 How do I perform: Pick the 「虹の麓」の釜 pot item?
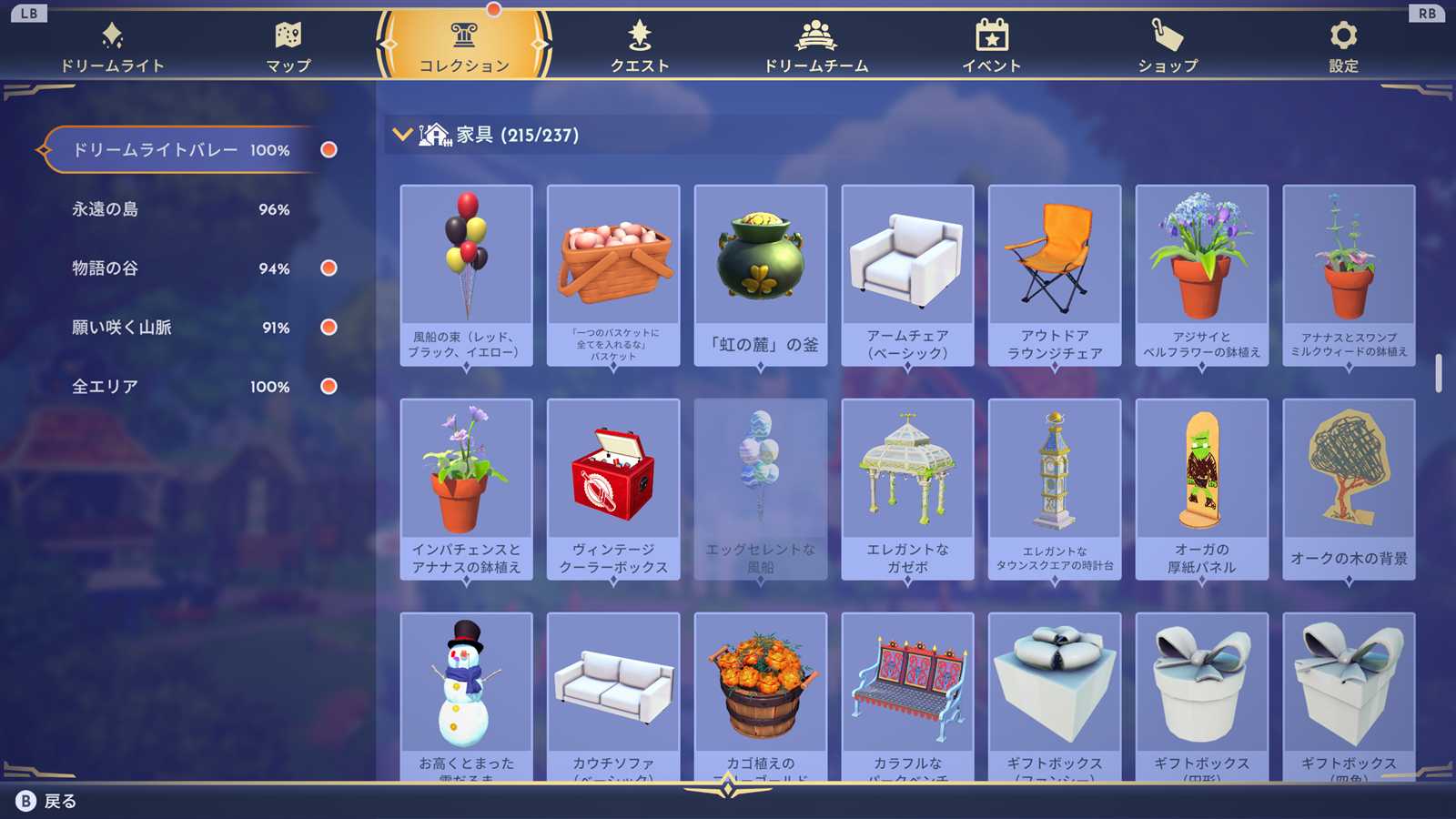[x=761, y=275]
